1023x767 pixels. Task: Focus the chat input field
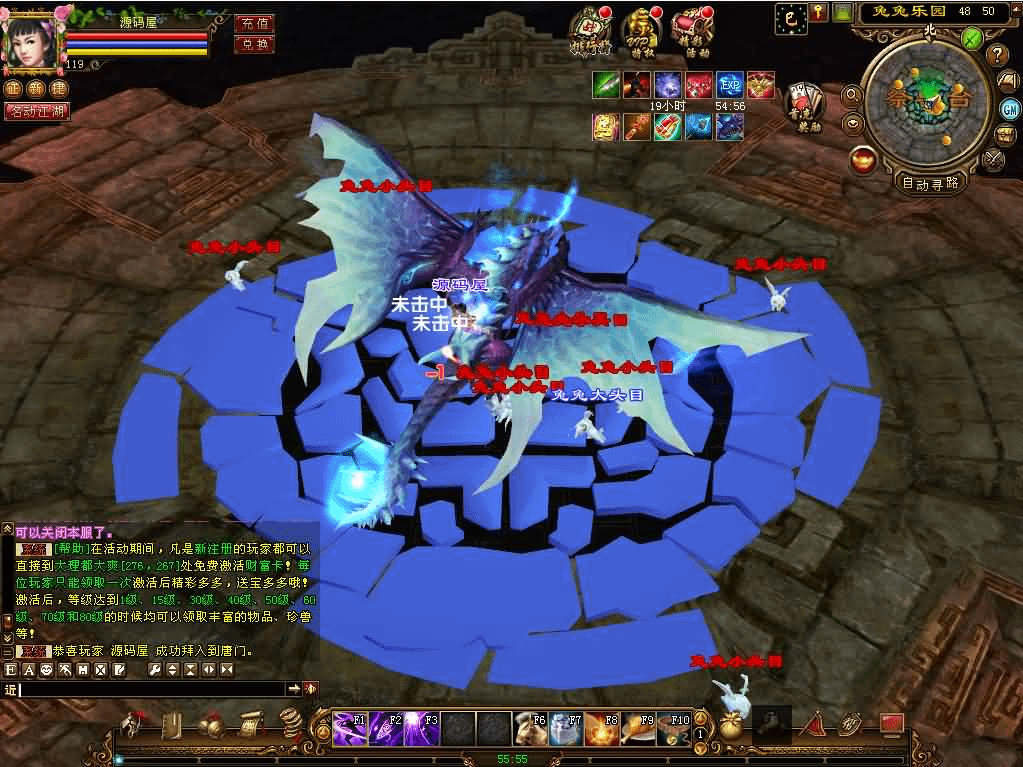(x=150, y=689)
